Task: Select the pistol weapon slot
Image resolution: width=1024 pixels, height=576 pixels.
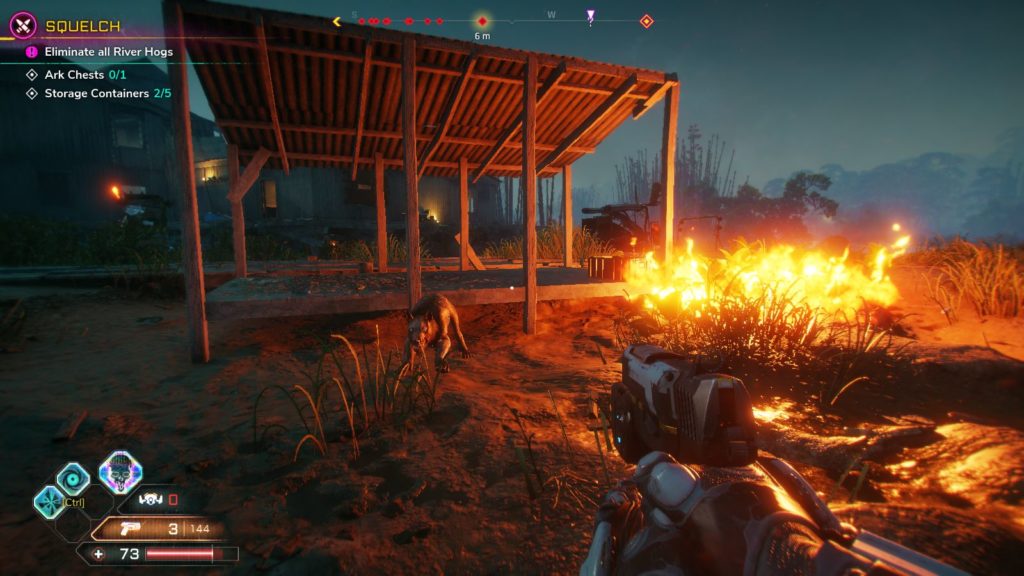Action: pyautogui.click(x=130, y=529)
